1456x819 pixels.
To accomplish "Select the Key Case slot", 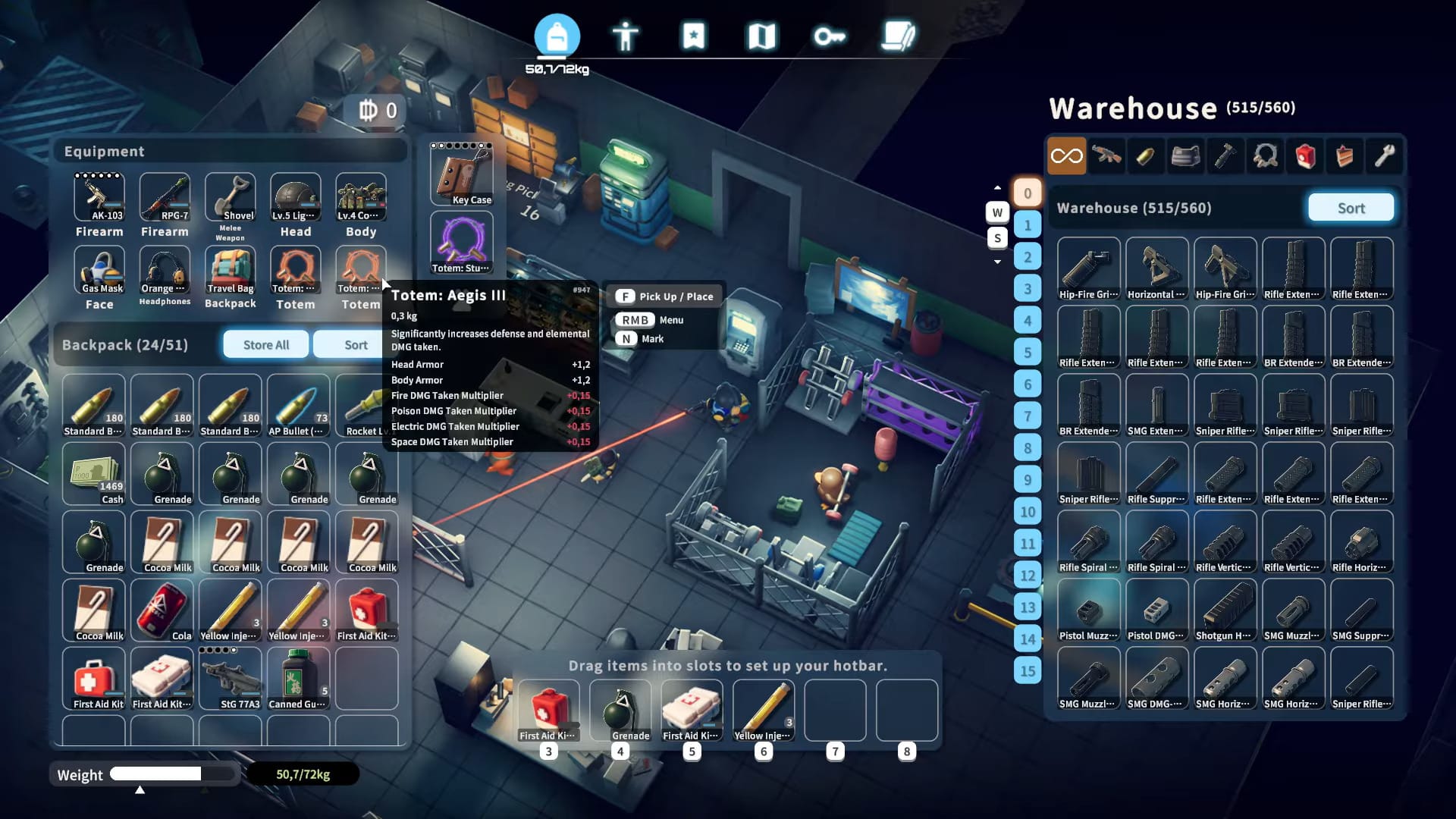I will coord(462,174).
